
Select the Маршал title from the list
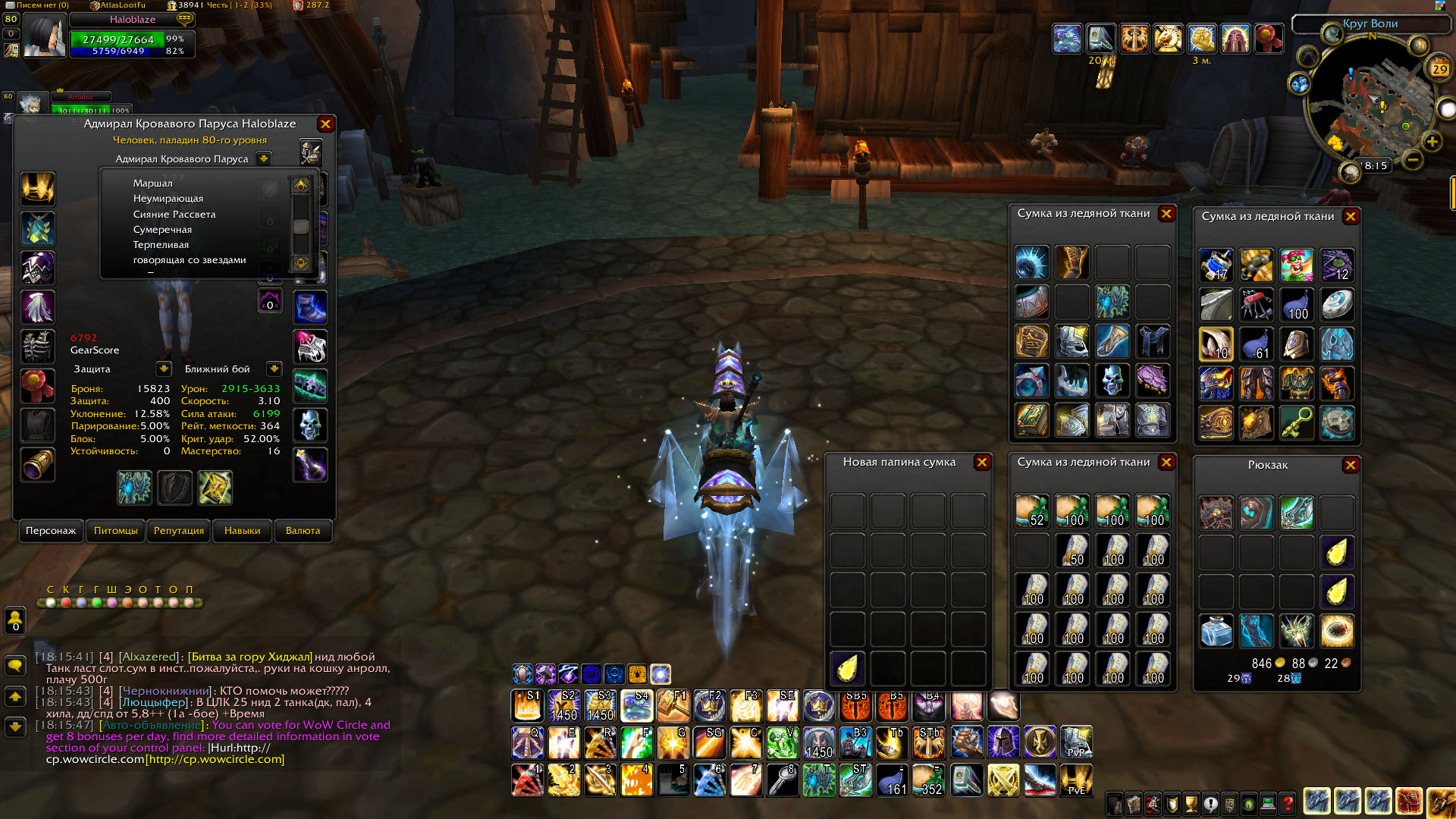[153, 184]
